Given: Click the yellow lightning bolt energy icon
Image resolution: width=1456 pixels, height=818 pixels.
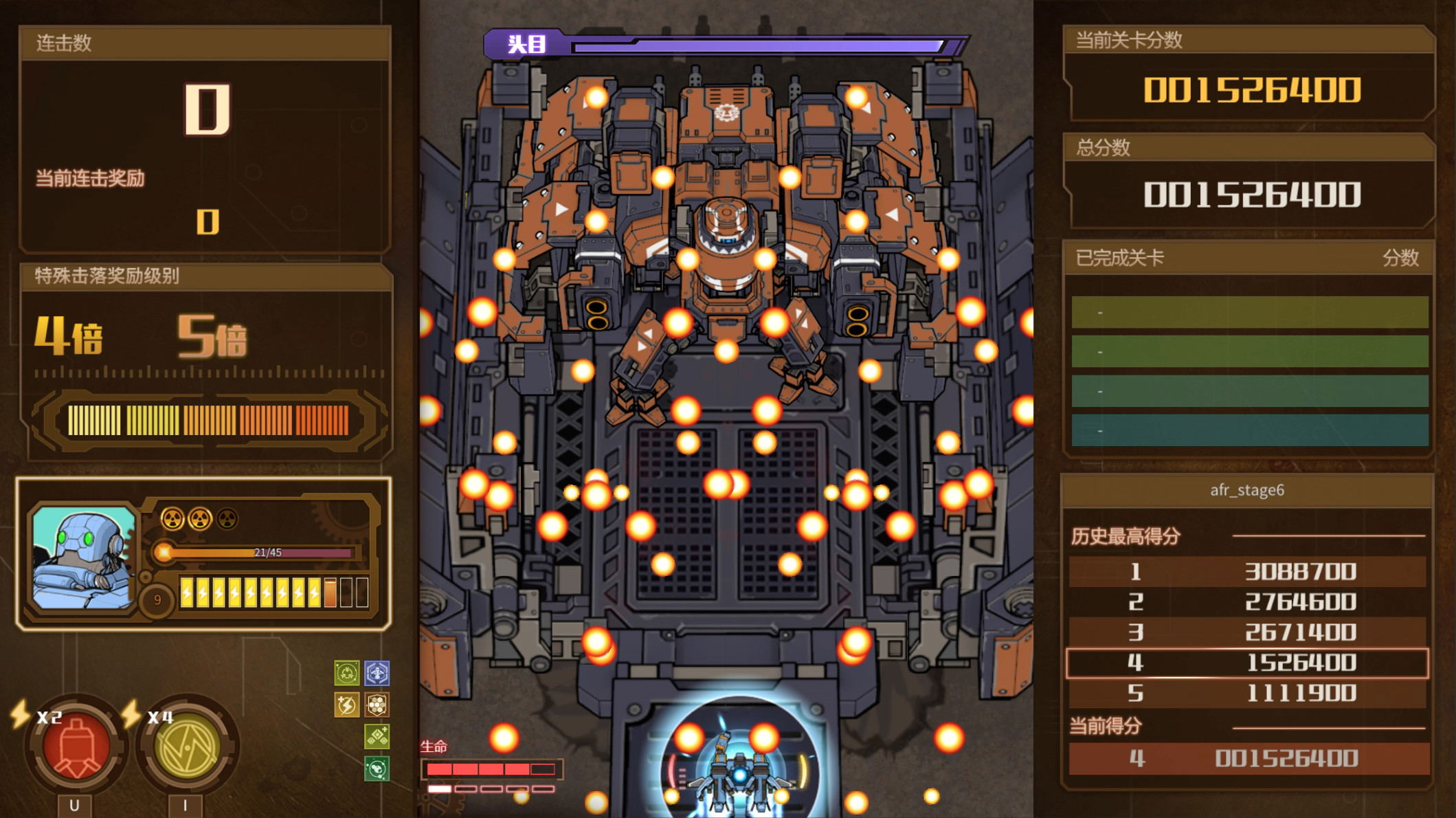Looking at the screenshot, I should tap(346, 705).
